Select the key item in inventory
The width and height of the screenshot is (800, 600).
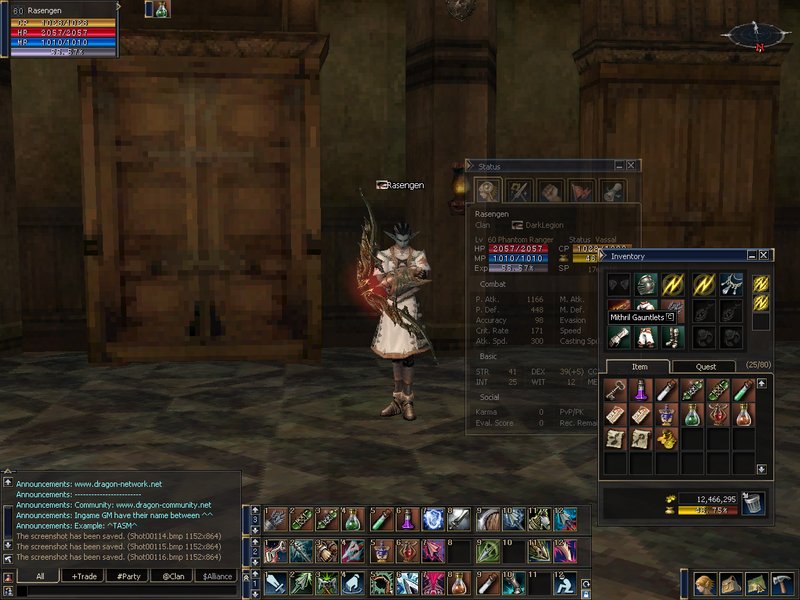tap(616, 389)
